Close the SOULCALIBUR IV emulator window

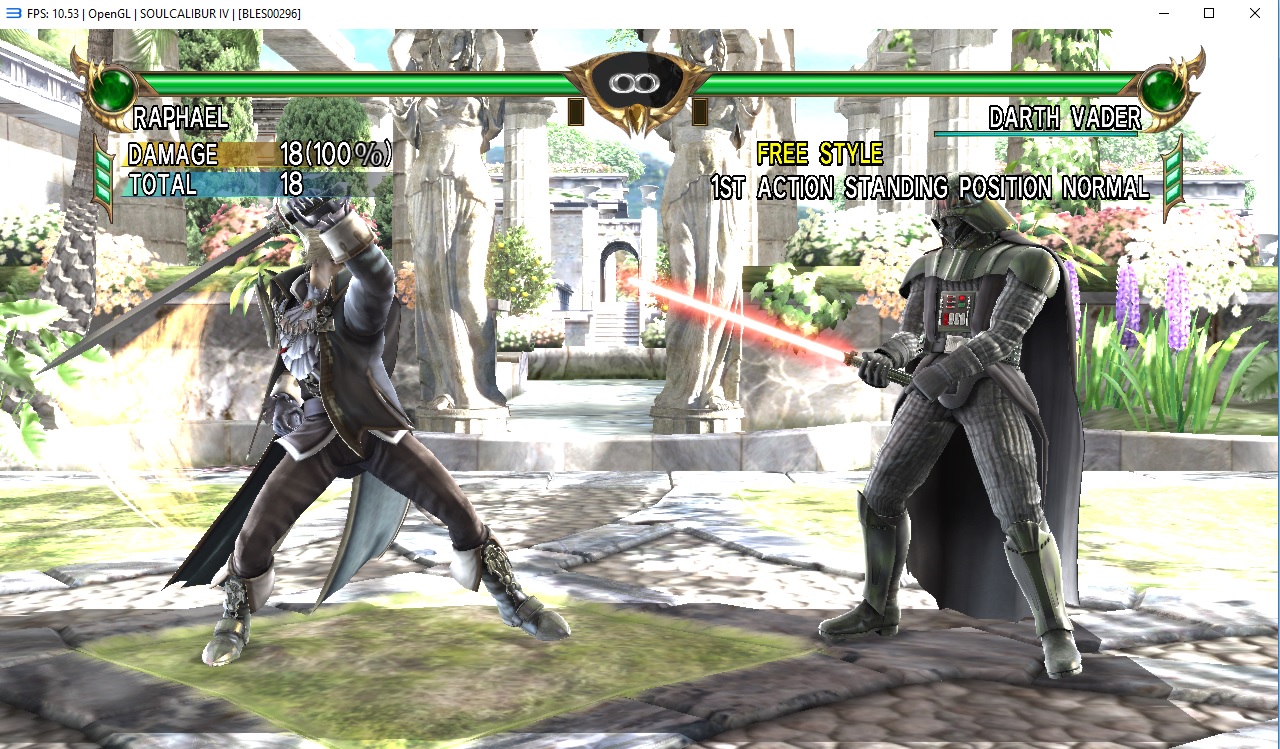pos(1255,13)
